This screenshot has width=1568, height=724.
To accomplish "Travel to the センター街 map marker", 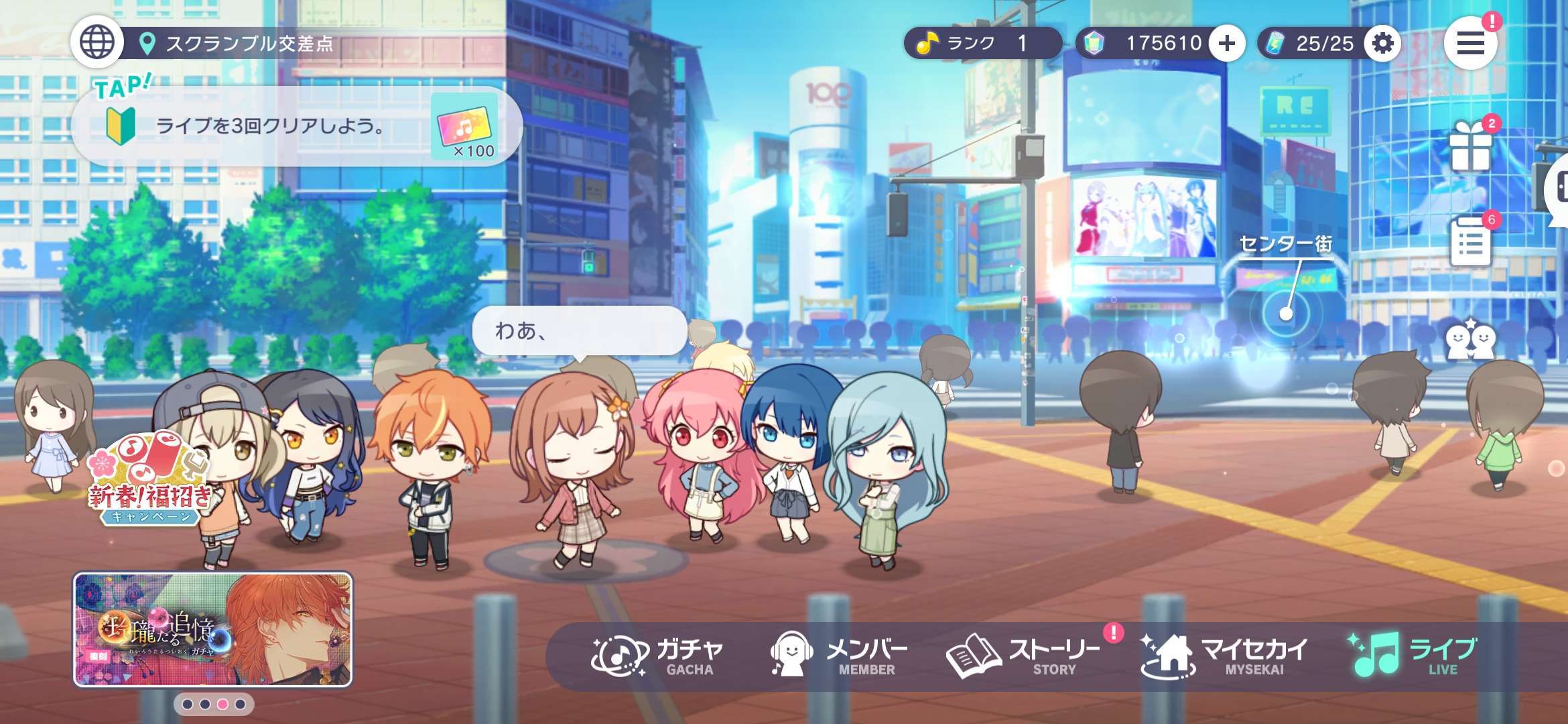I will click(1285, 313).
